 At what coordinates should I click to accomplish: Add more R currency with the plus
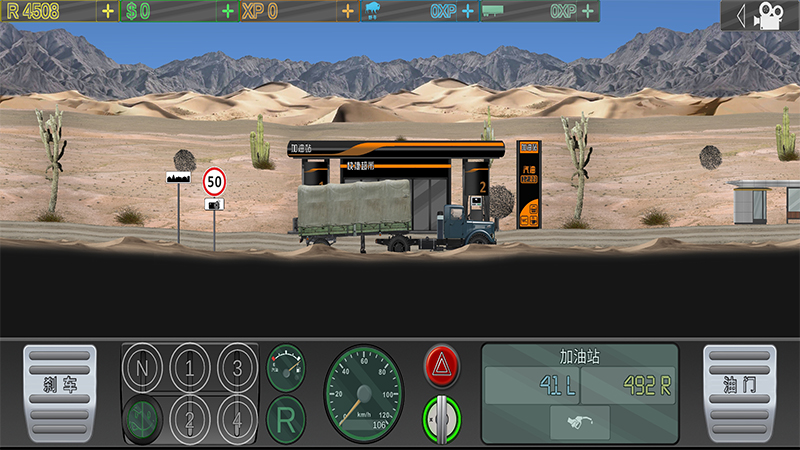[107, 12]
